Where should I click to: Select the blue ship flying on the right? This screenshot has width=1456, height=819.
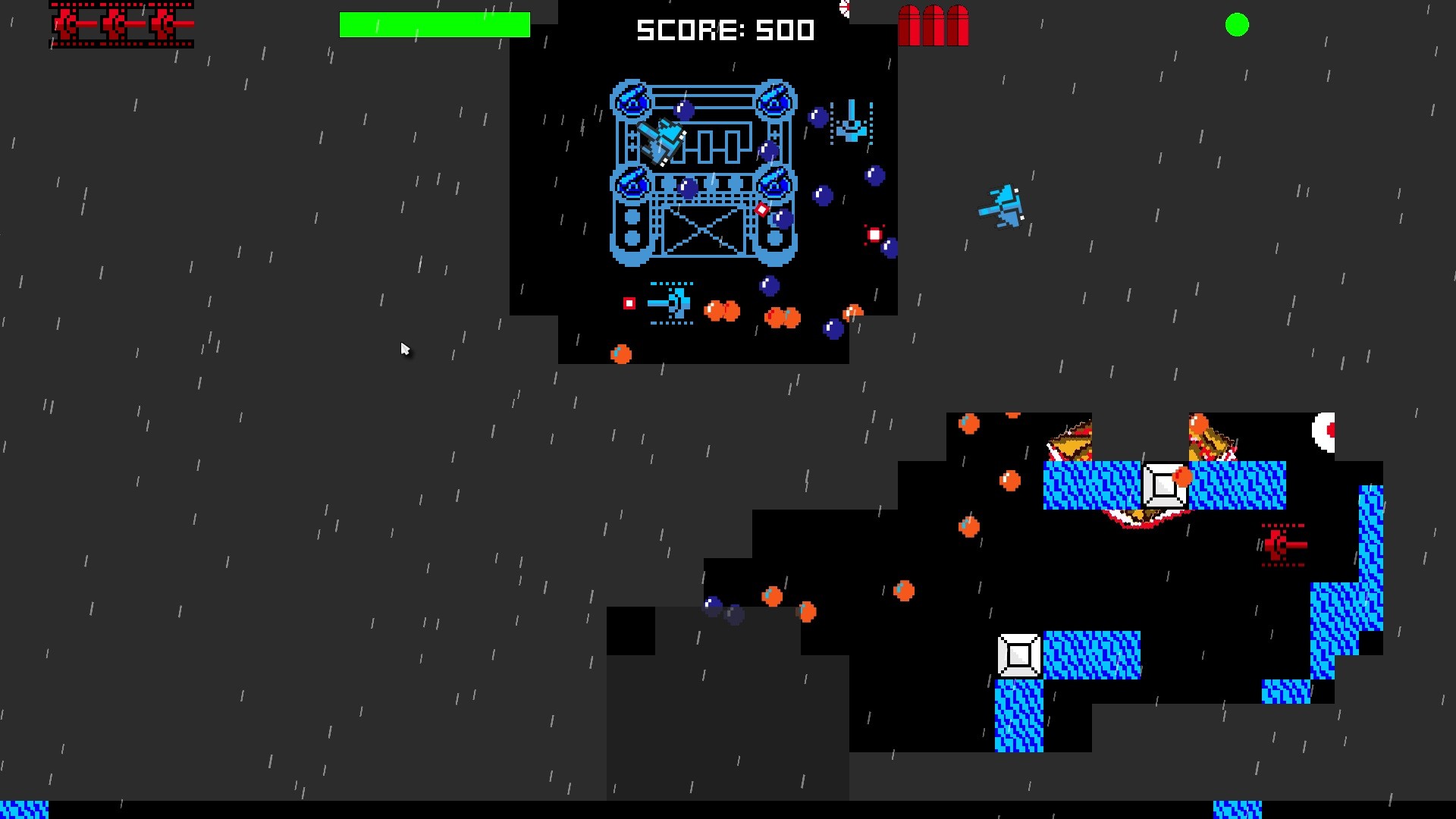1003,206
